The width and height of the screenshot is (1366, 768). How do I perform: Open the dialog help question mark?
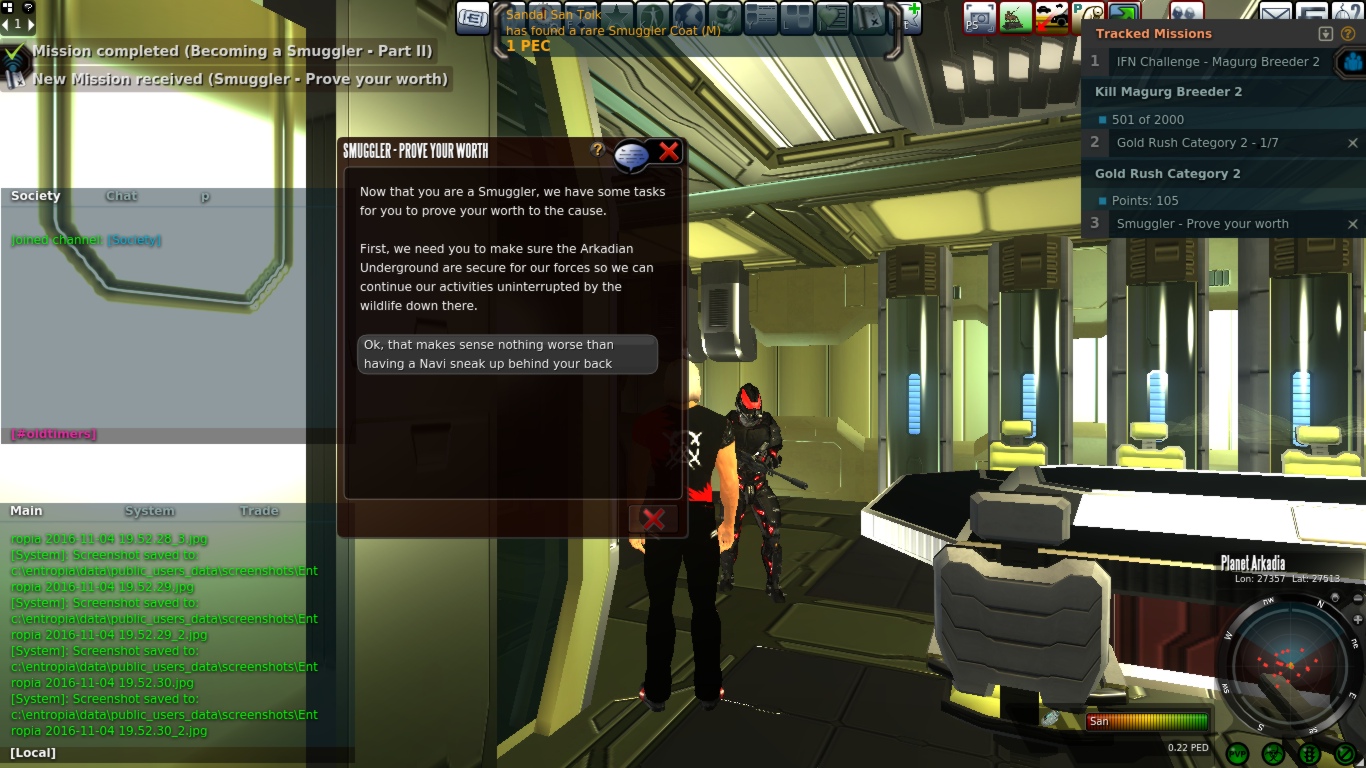(x=598, y=150)
